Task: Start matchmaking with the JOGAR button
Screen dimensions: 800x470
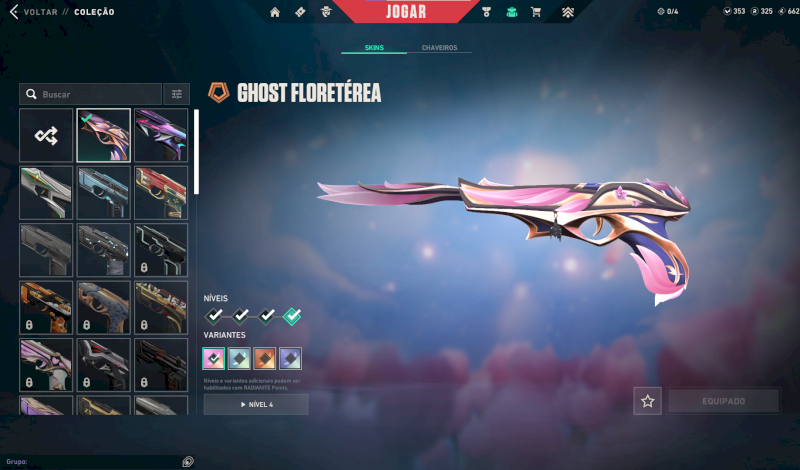Action: coord(406,11)
